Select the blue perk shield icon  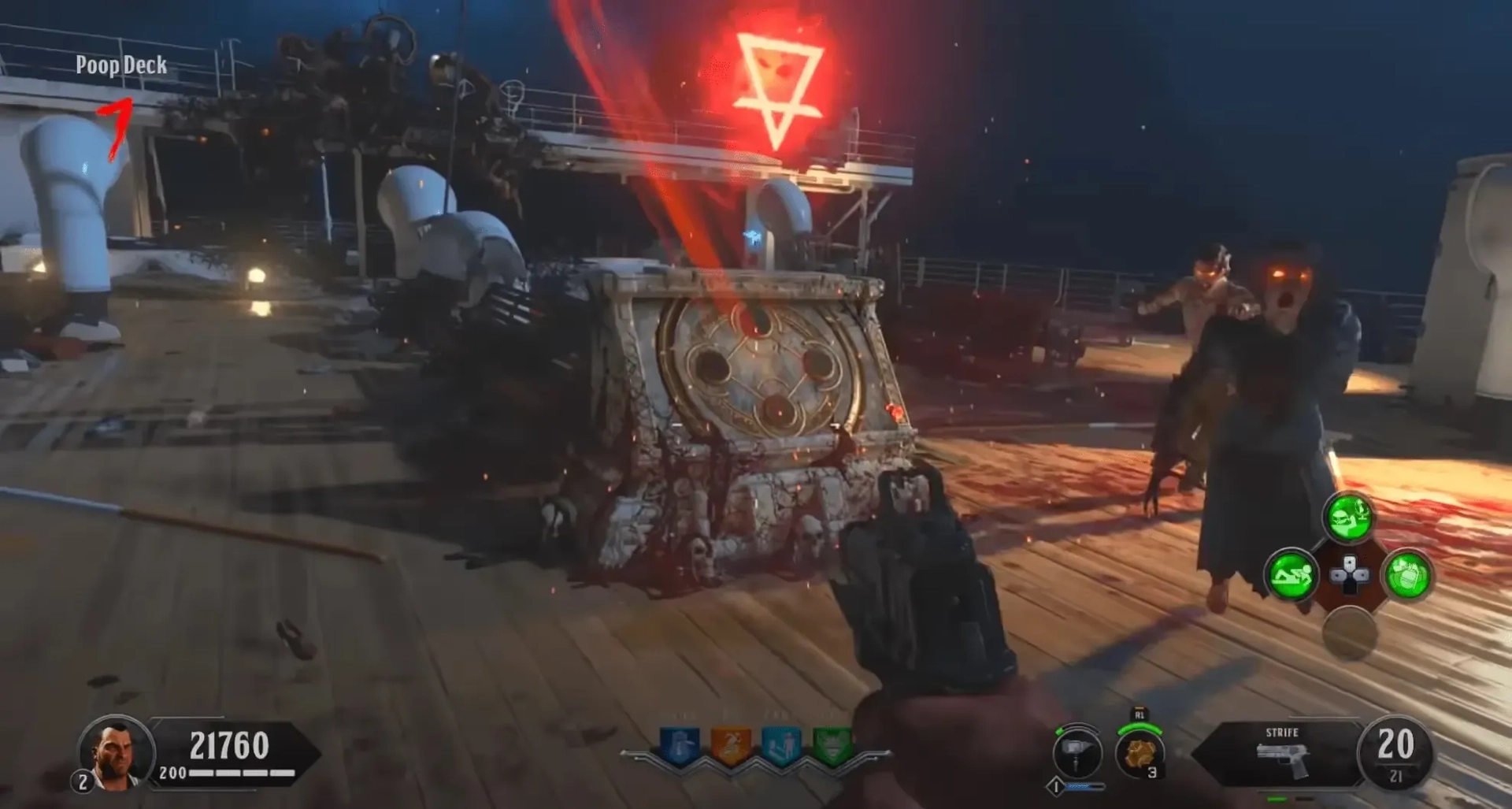point(680,744)
